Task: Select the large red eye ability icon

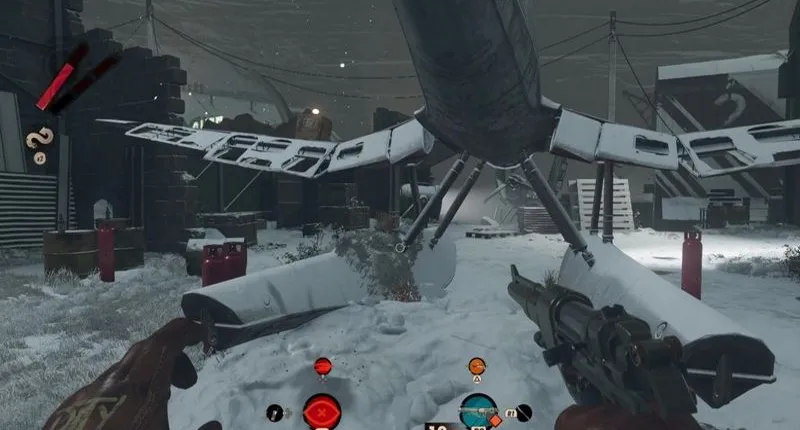Action: 322,411
